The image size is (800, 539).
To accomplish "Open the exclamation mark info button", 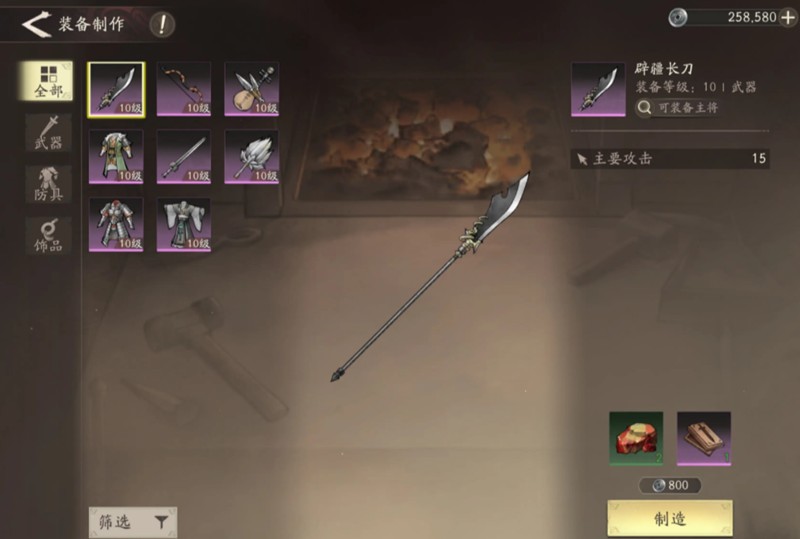I will 161,24.
